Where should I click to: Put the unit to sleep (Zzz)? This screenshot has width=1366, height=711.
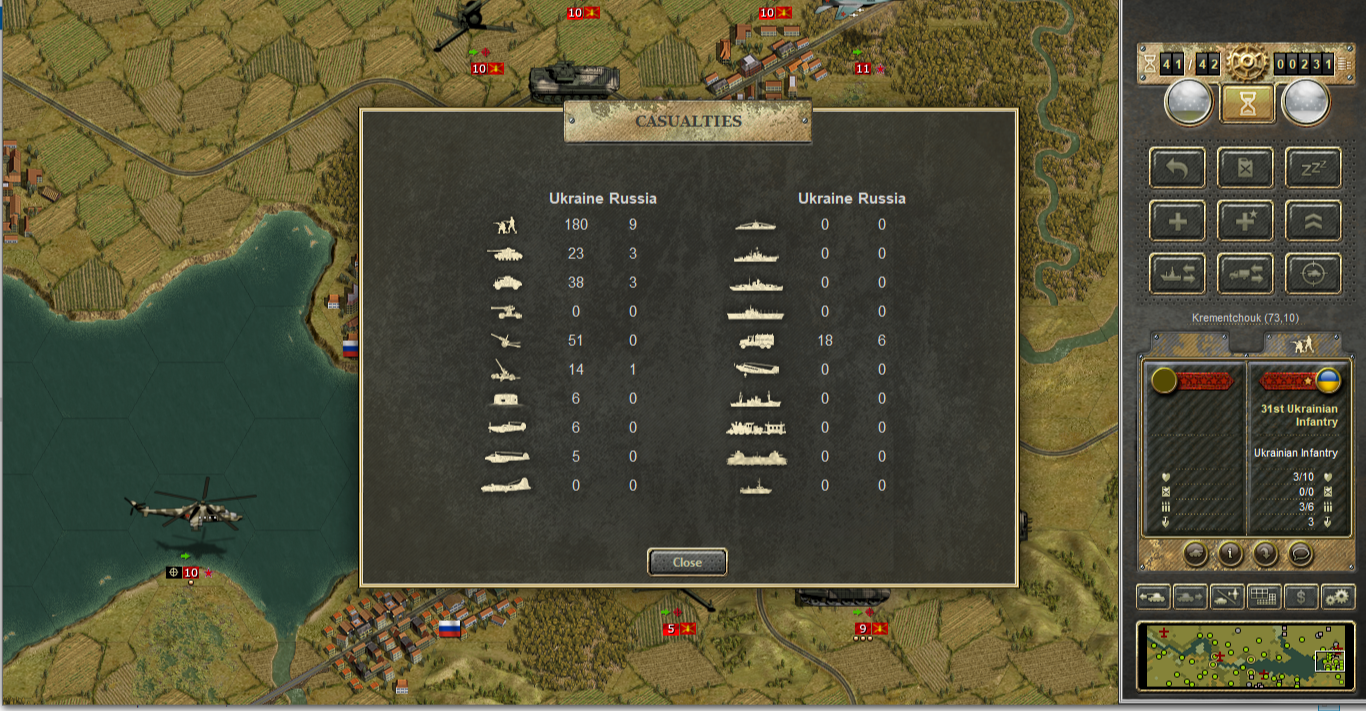coord(1313,168)
